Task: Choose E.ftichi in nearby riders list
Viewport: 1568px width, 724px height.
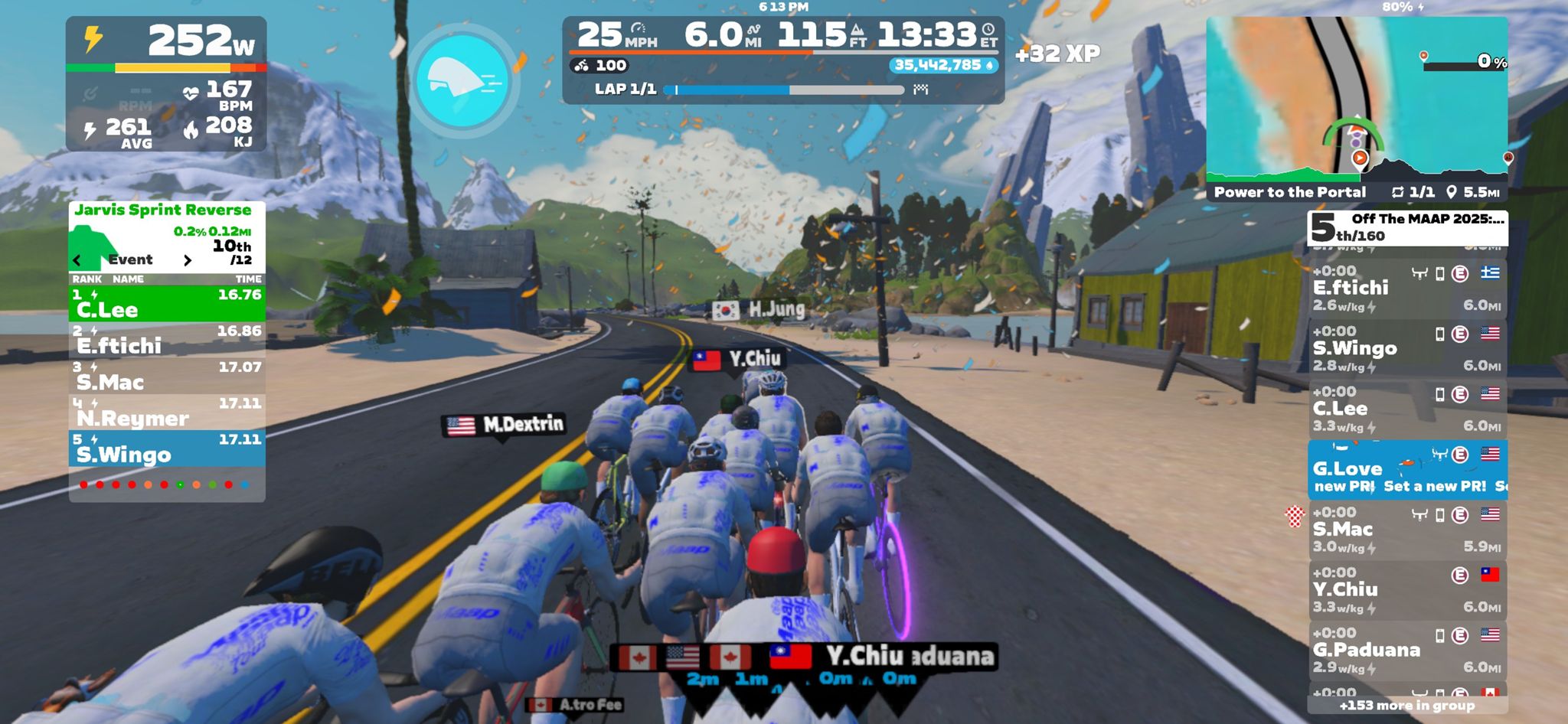Action: point(1406,288)
